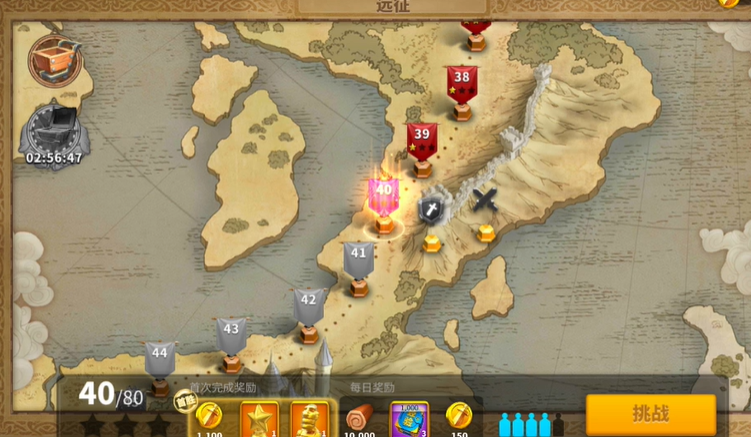Tap the hammer shield marker on map
Screen dimensions: 751x437
pos(432,210)
